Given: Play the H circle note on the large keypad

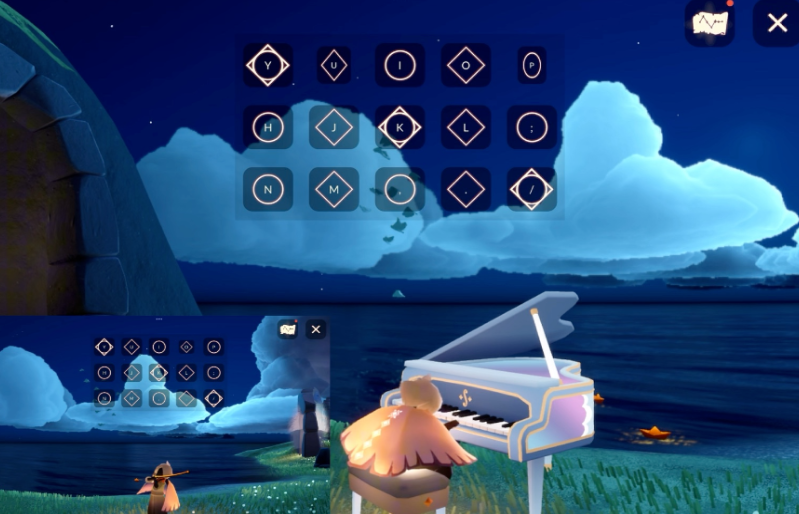Looking at the screenshot, I should tap(267, 127).
